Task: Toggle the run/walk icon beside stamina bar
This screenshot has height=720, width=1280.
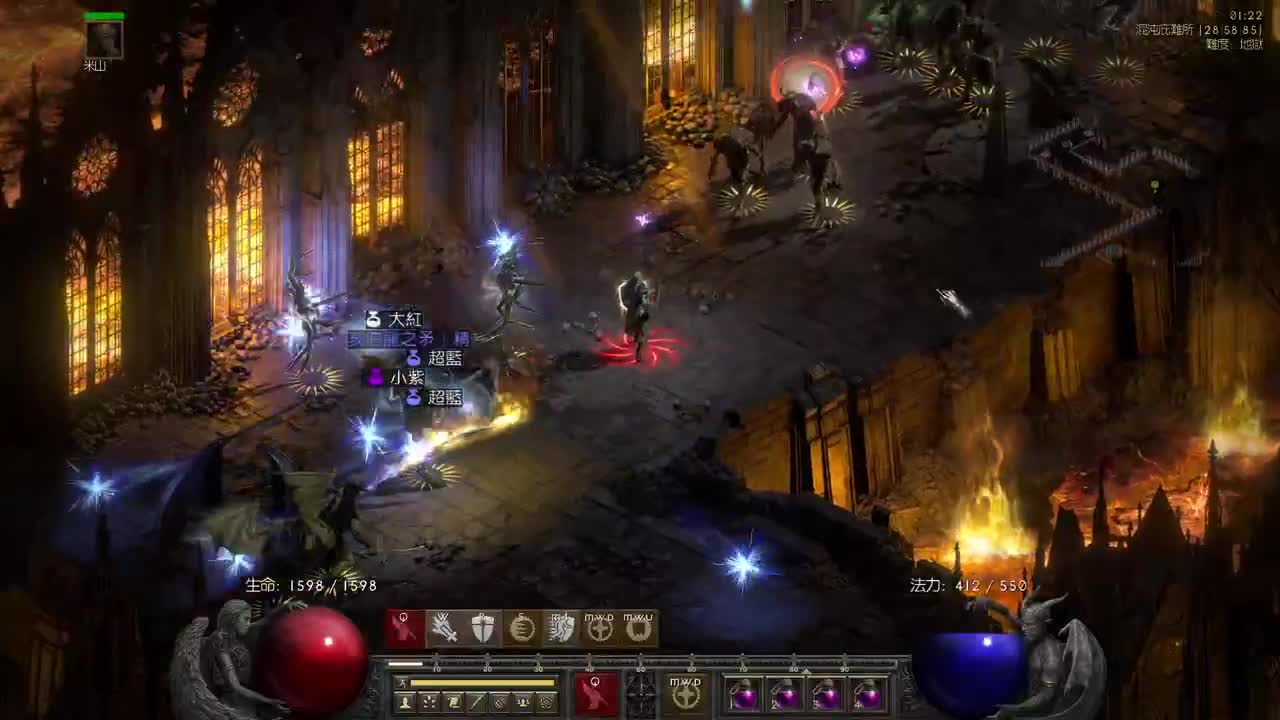Action: click(401, 683)
